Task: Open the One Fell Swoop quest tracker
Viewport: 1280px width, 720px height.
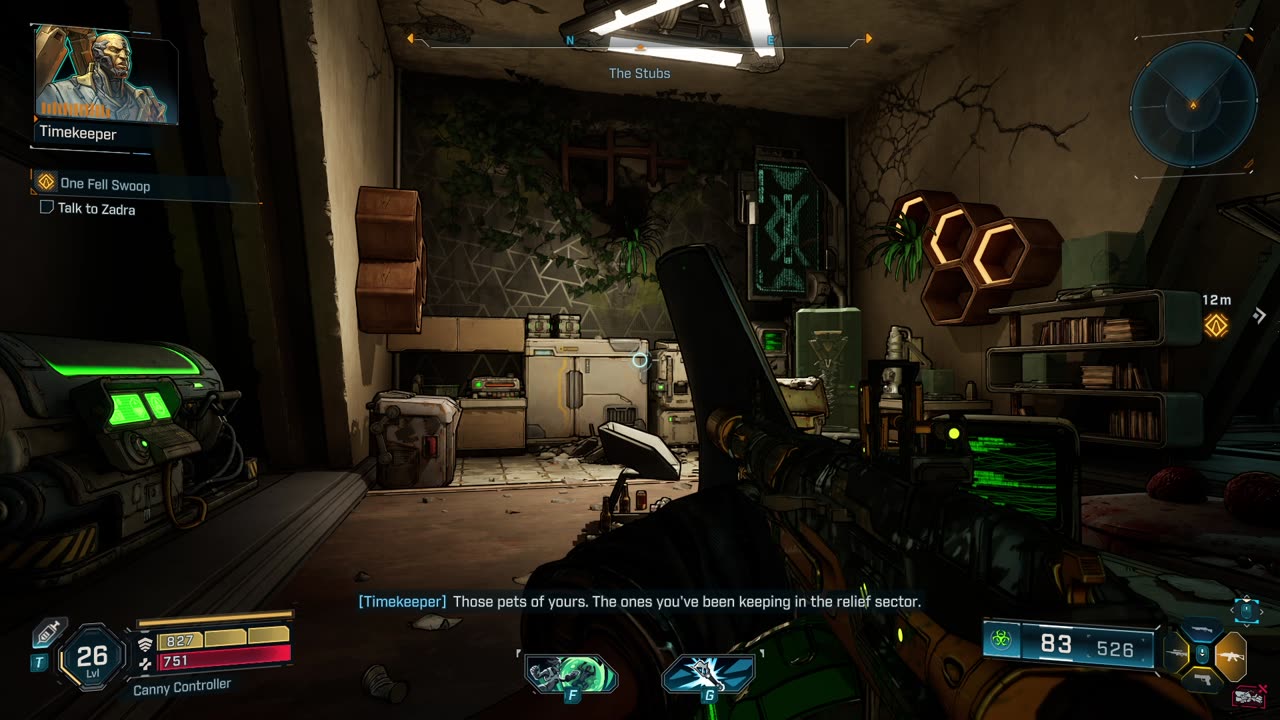Action: (104, 184)
